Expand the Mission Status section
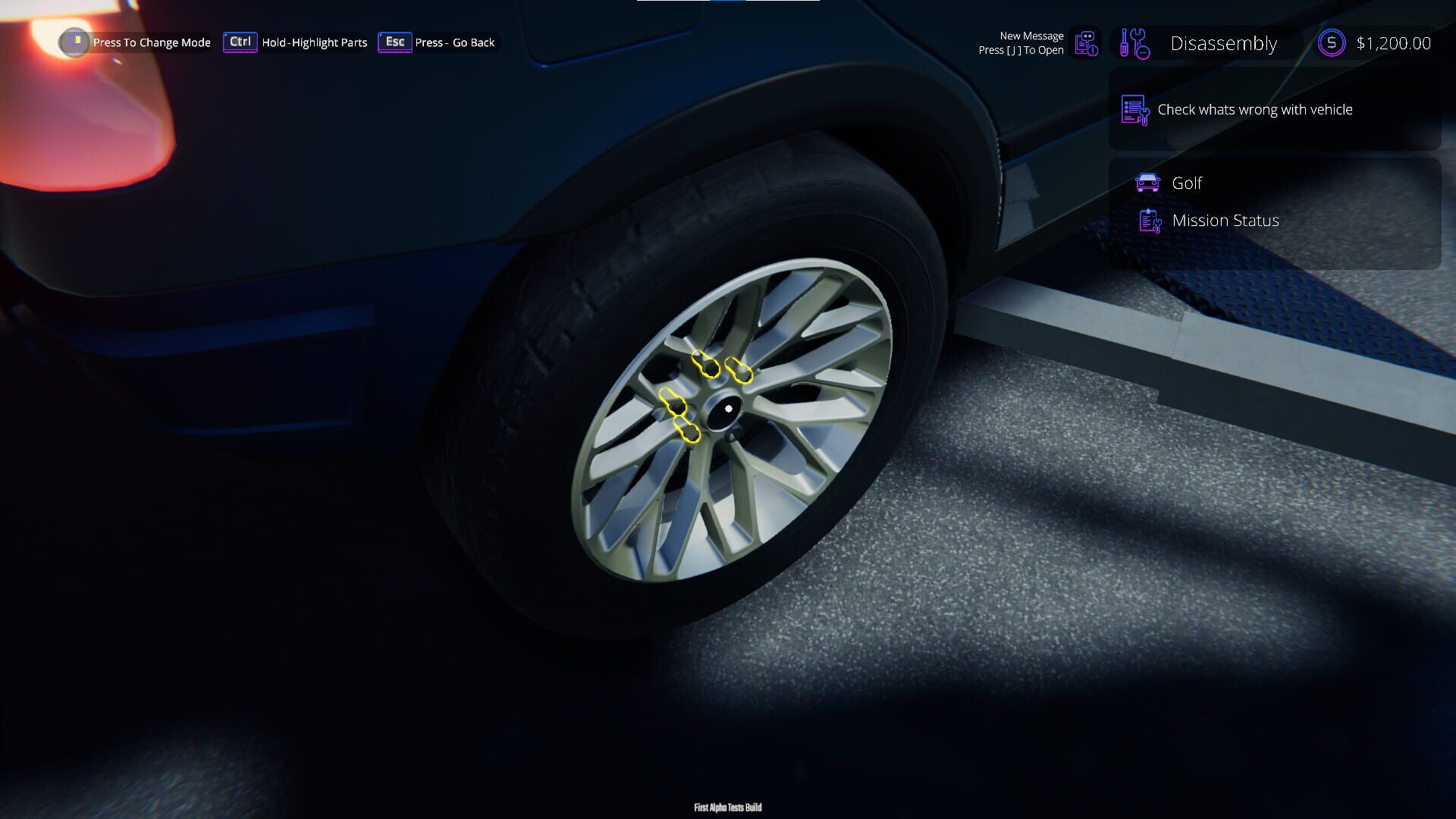 [1225, 220]
